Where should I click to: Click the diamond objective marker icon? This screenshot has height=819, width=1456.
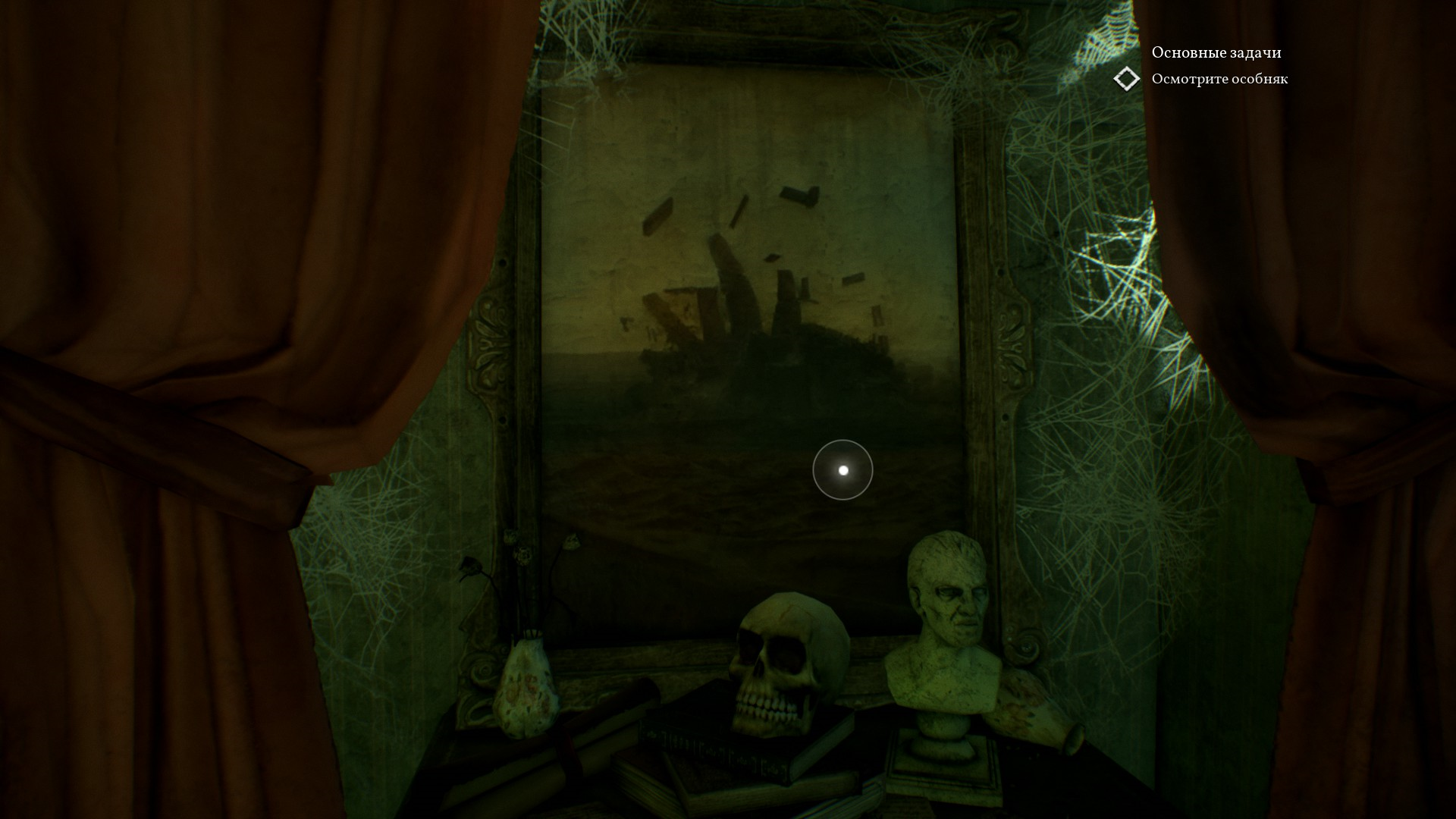[1127, 79]
